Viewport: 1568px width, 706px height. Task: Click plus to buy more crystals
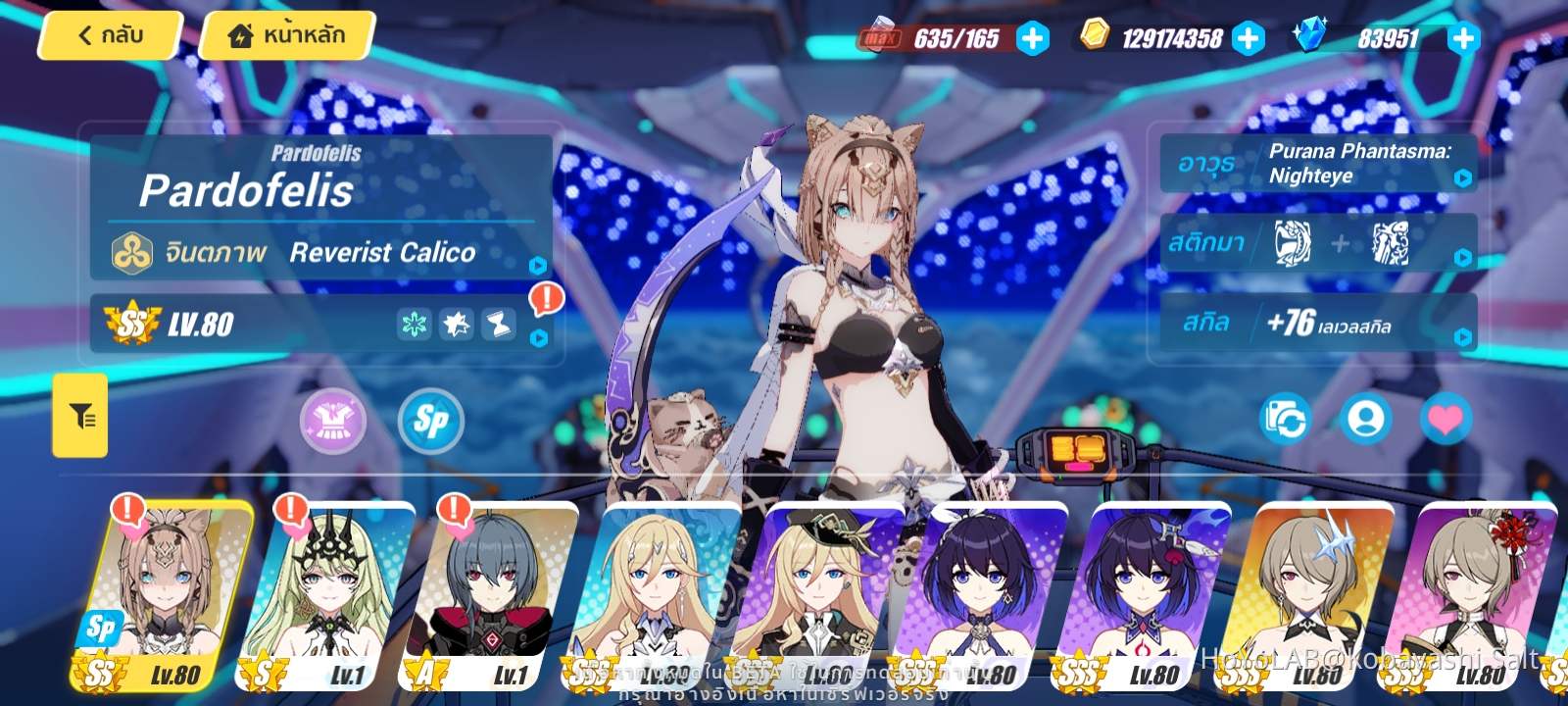click(x=1462, y=39)
